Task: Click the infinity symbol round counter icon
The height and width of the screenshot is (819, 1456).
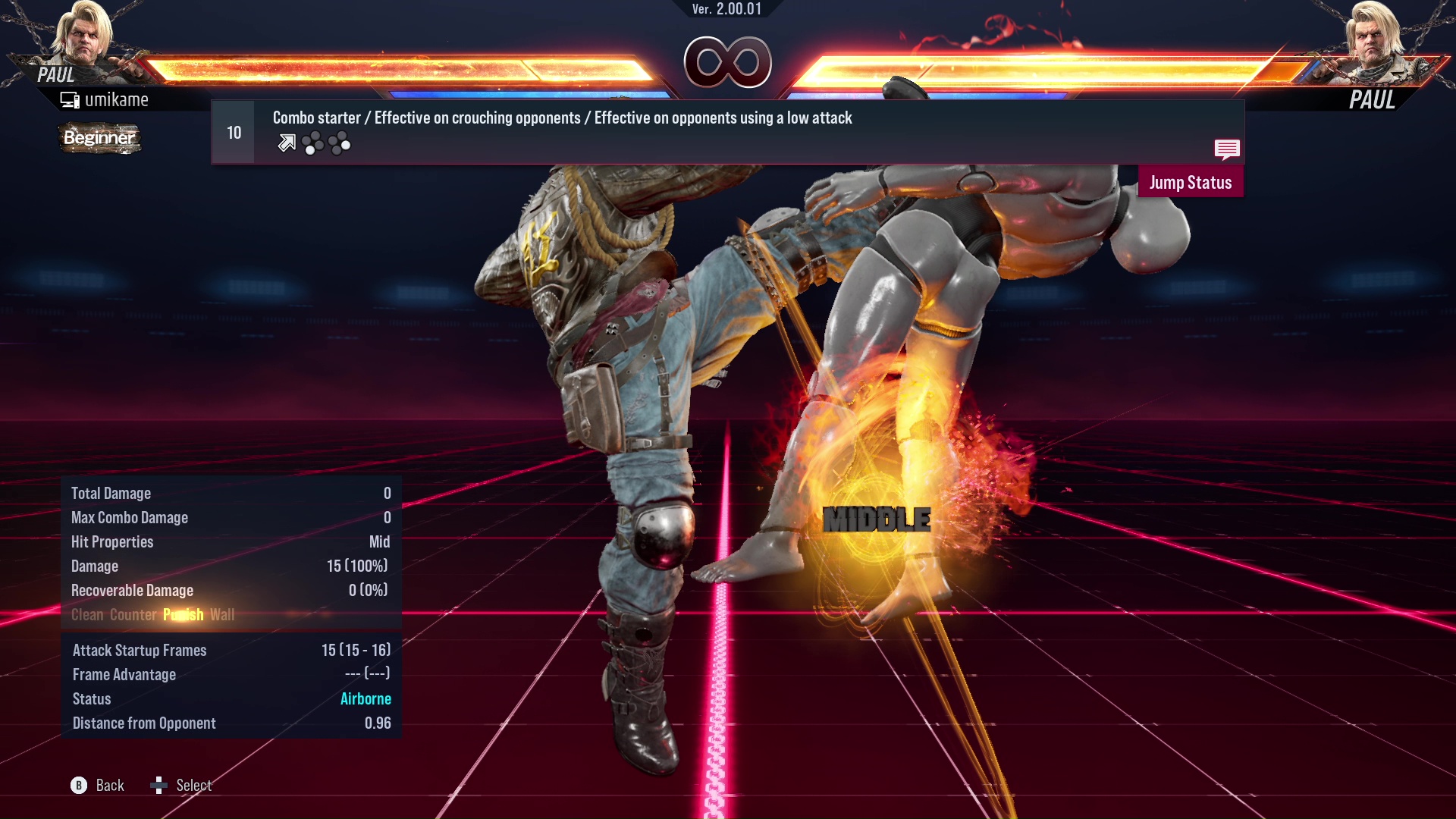Action: [729, 63]
